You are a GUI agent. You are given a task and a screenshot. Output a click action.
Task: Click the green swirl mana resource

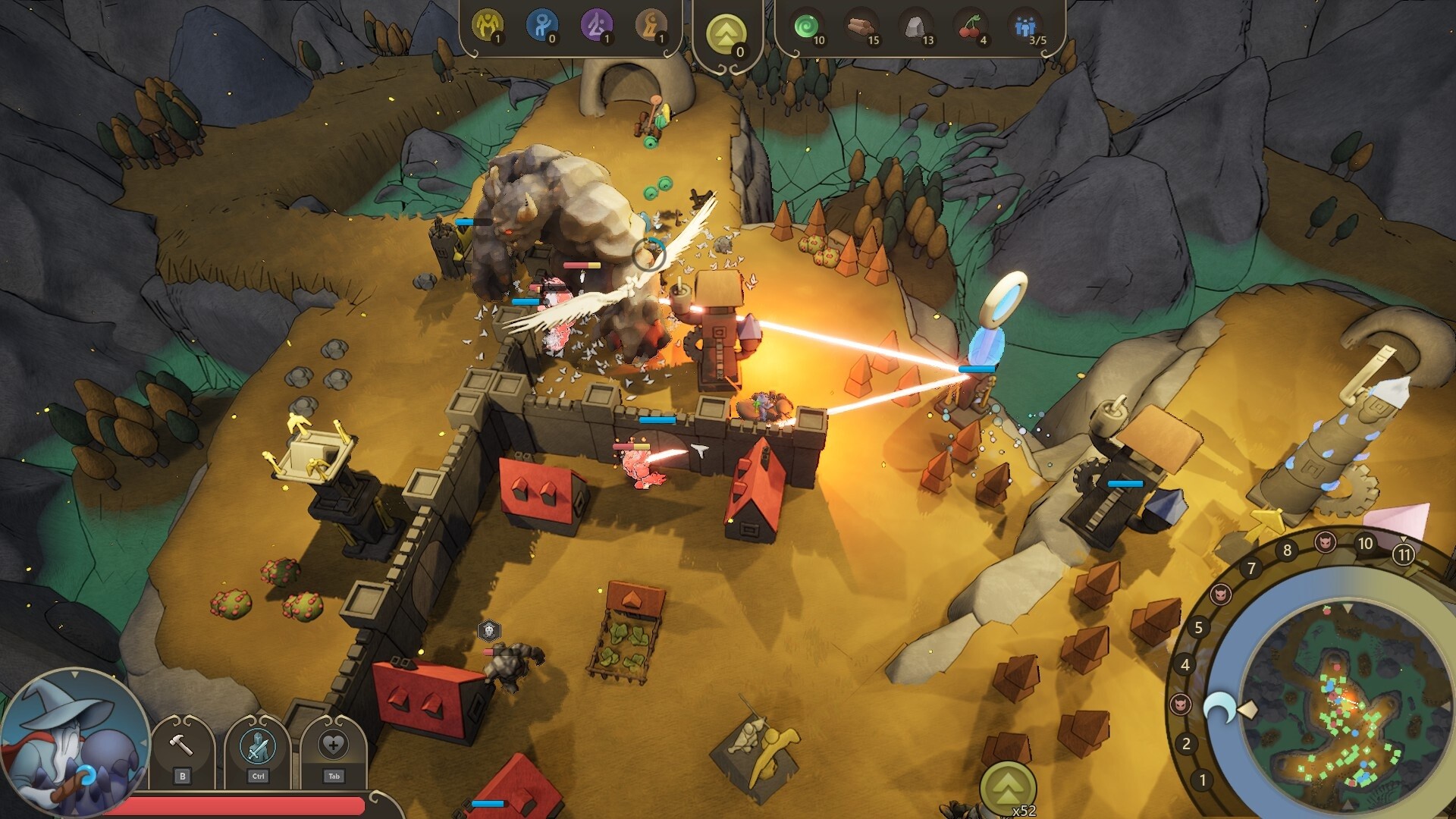click(805, 27)
